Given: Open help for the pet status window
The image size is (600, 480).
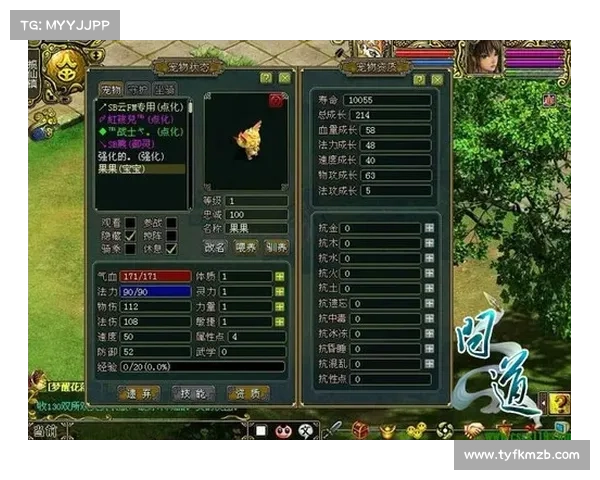Looking at the screenshot, I should tap(266, 77).
